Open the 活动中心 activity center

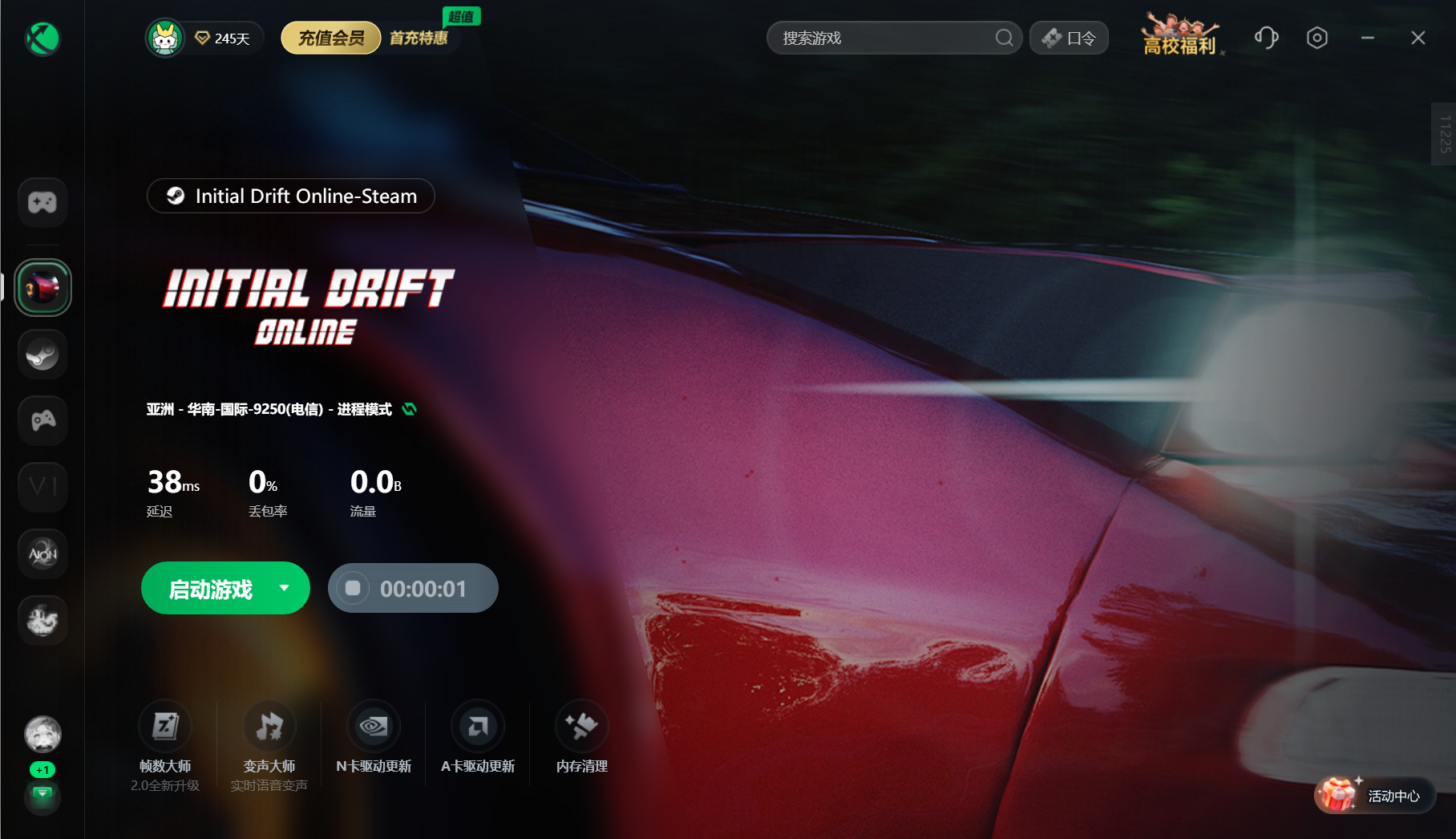click(x=1376, y=796)
